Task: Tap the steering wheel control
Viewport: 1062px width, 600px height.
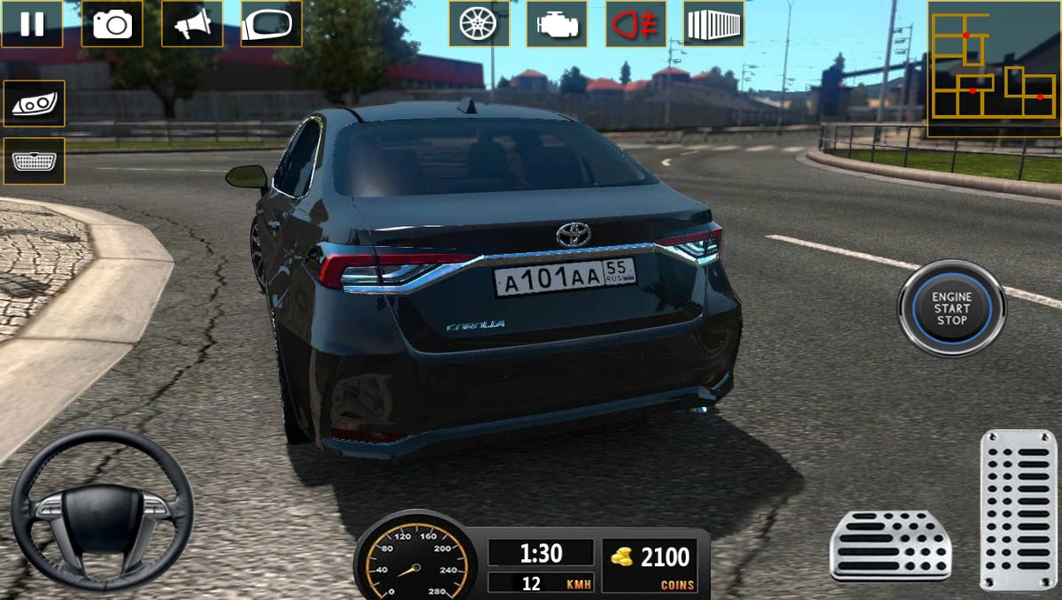Action: 102,510
